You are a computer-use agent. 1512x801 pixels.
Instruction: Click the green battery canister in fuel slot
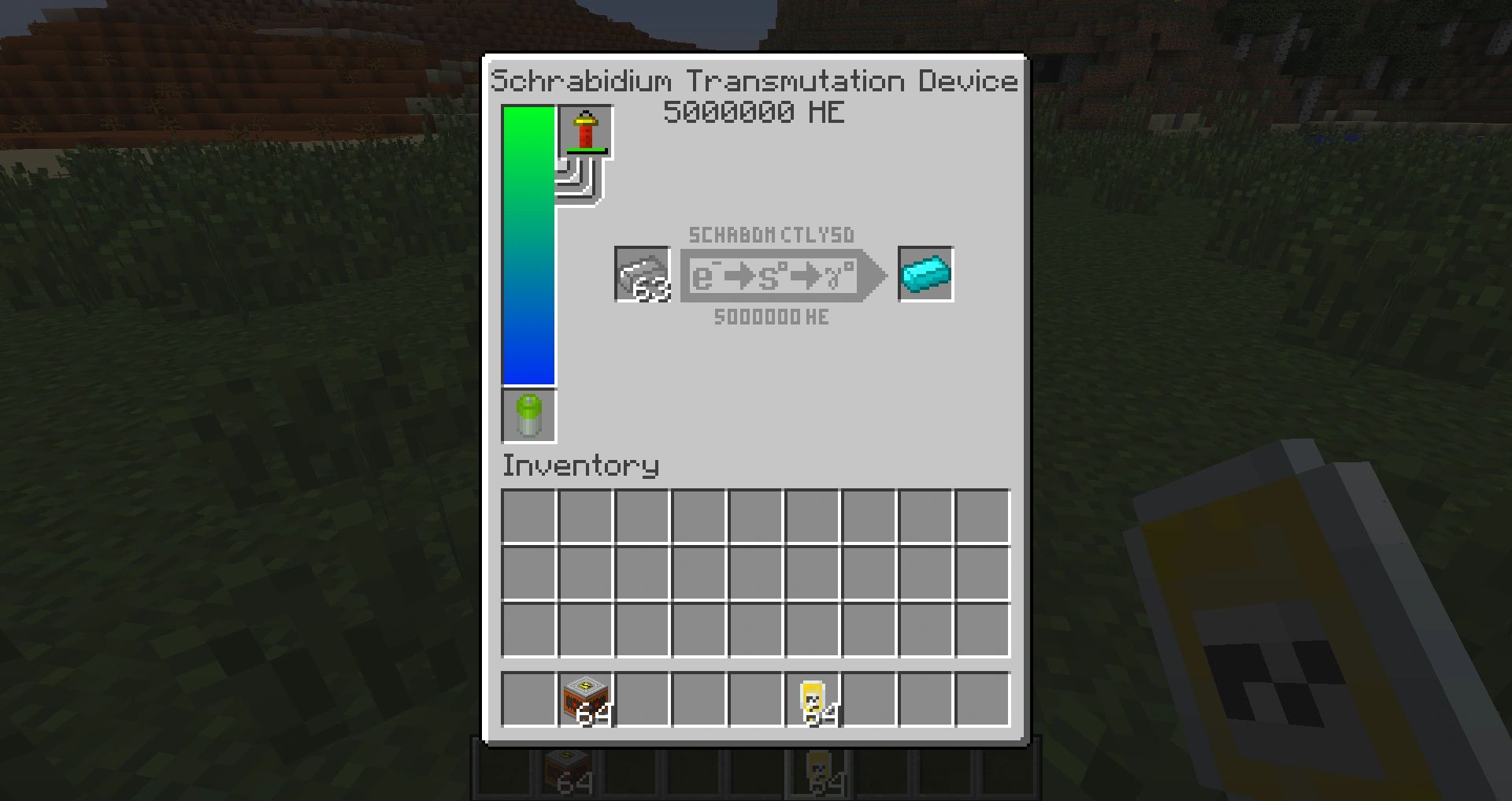(x=528, y=416)
